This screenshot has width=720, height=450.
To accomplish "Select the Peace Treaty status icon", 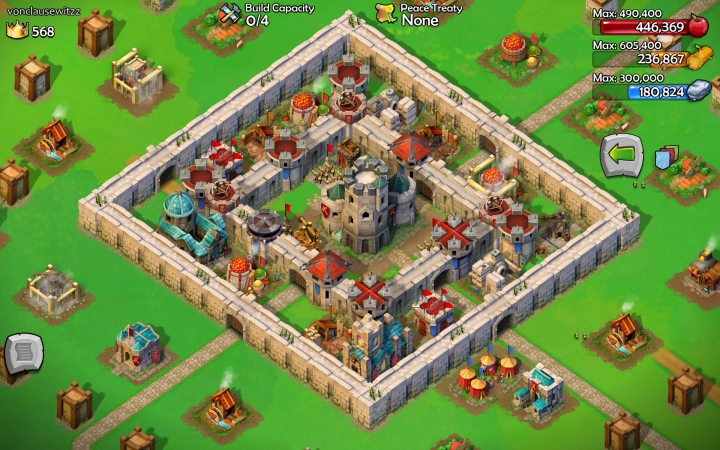I will coord(386,13).
